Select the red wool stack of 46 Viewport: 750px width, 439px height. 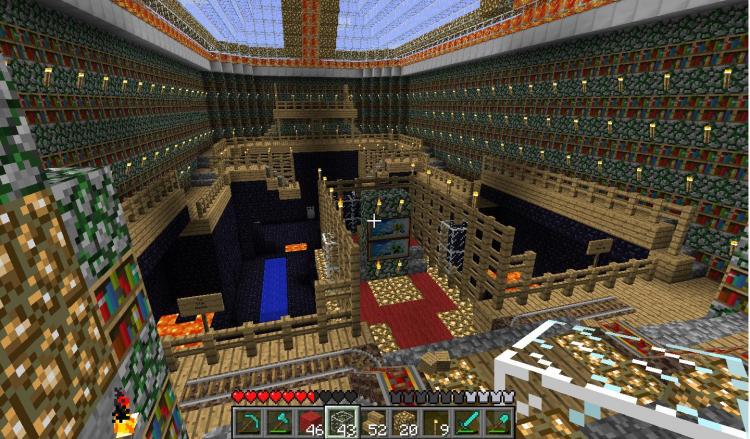coord(311,420)
